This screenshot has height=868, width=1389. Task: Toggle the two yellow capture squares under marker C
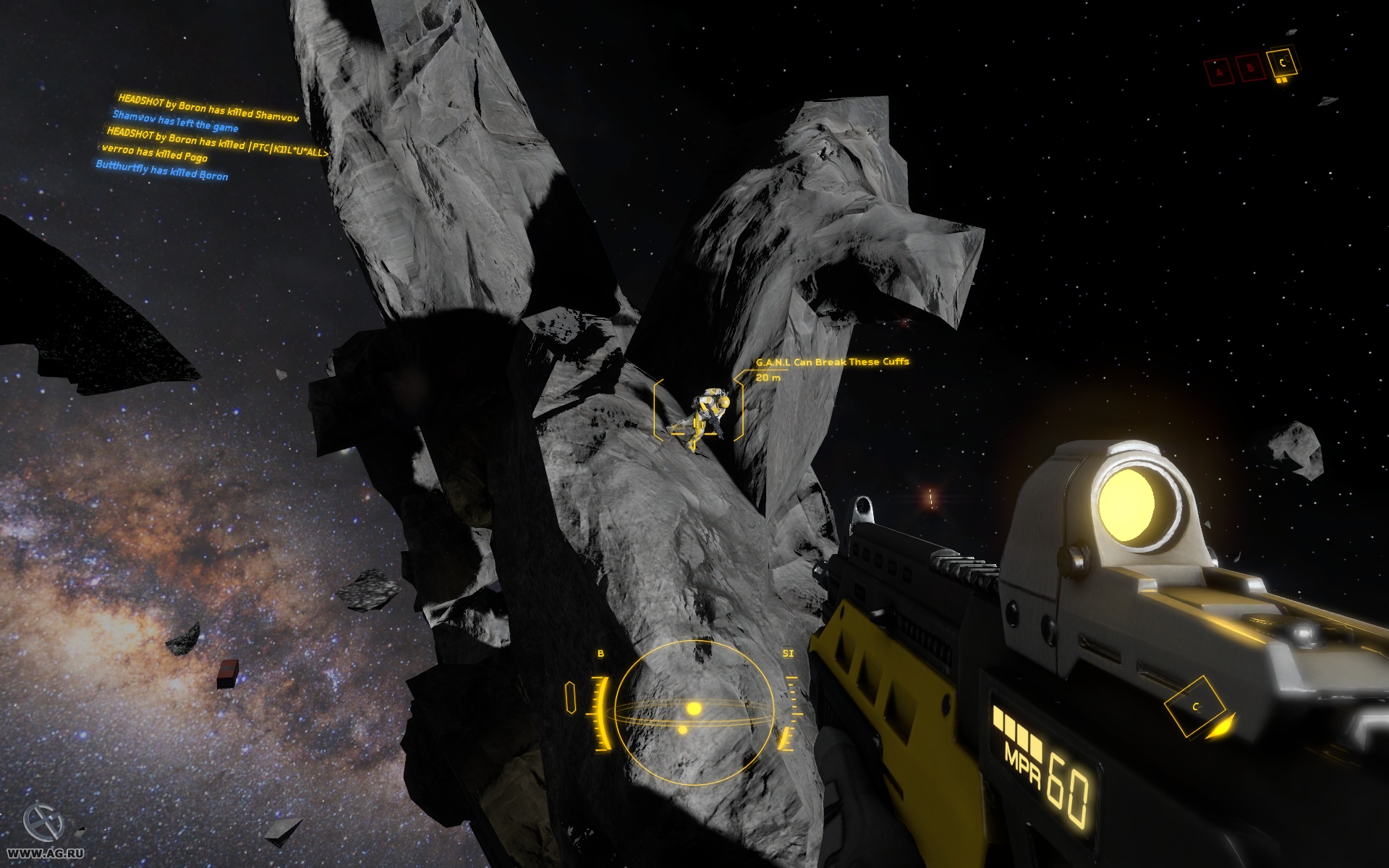pyautogui.click(x=1282, y=82)
